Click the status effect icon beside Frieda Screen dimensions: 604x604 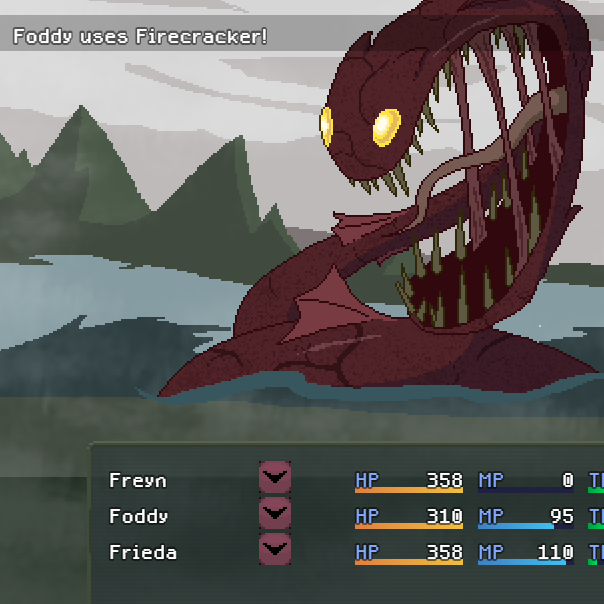274,549
